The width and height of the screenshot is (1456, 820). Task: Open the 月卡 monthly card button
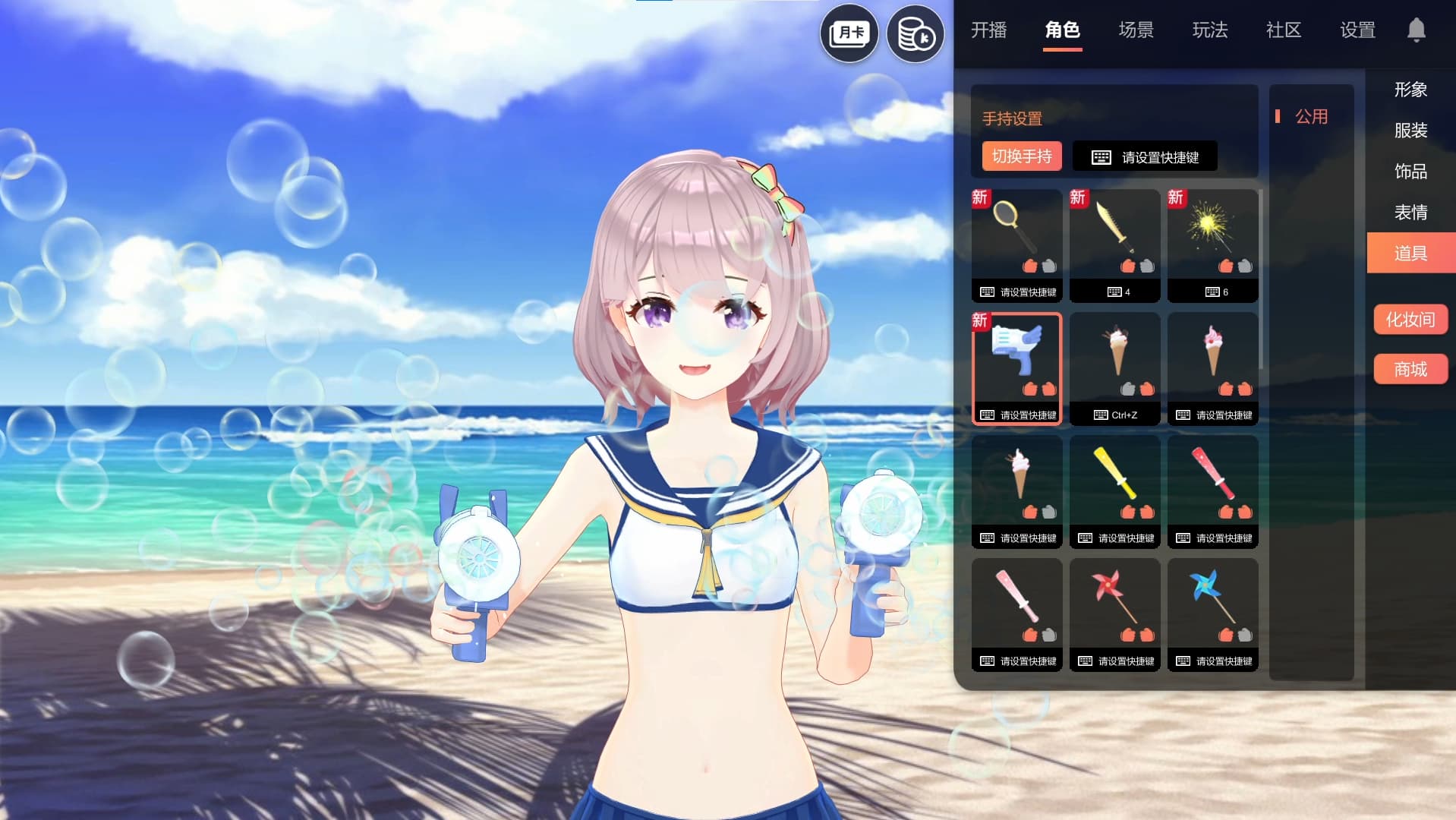(x=849, y=33)
